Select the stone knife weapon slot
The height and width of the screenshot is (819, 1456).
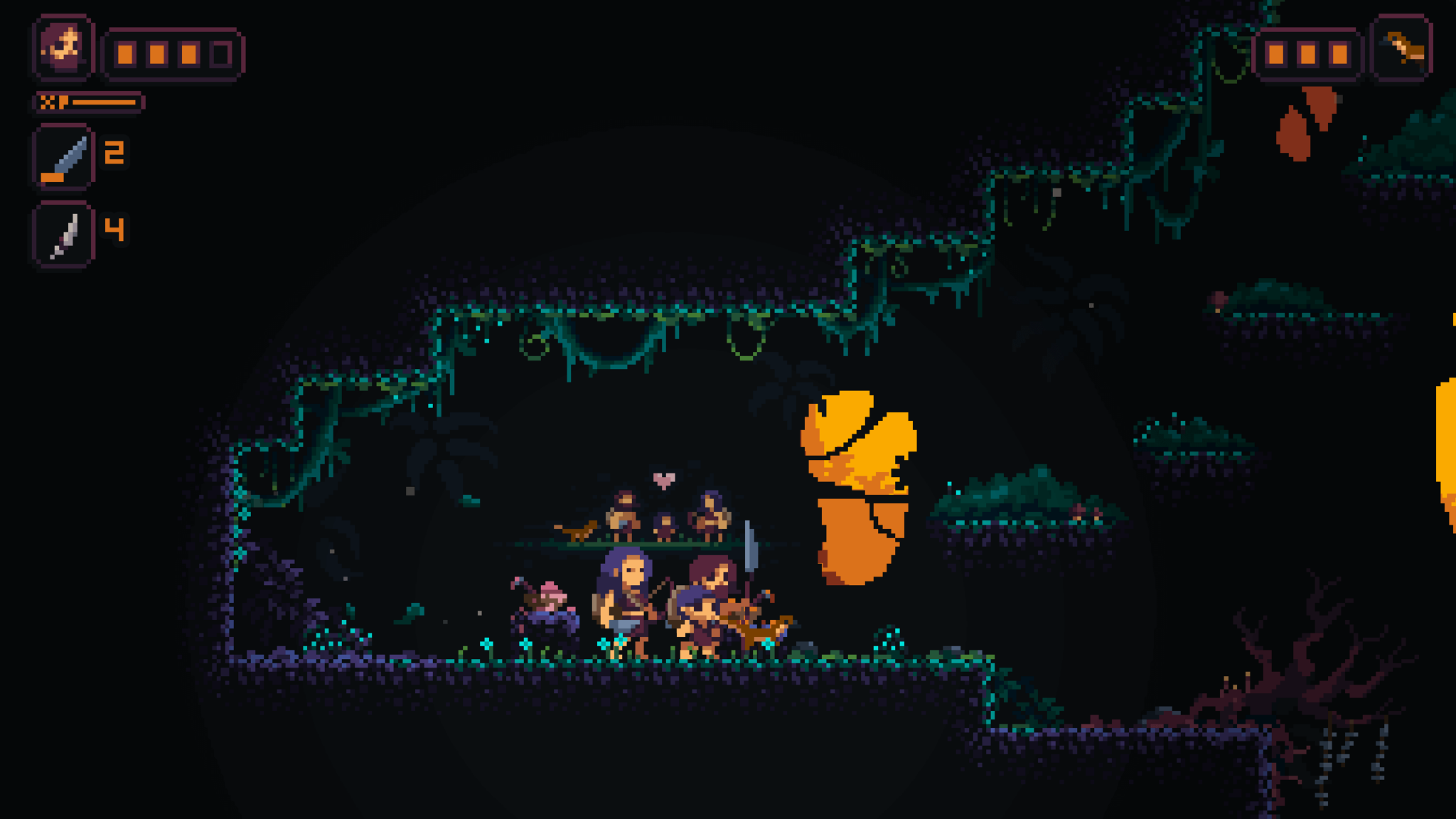pos(63,157)
